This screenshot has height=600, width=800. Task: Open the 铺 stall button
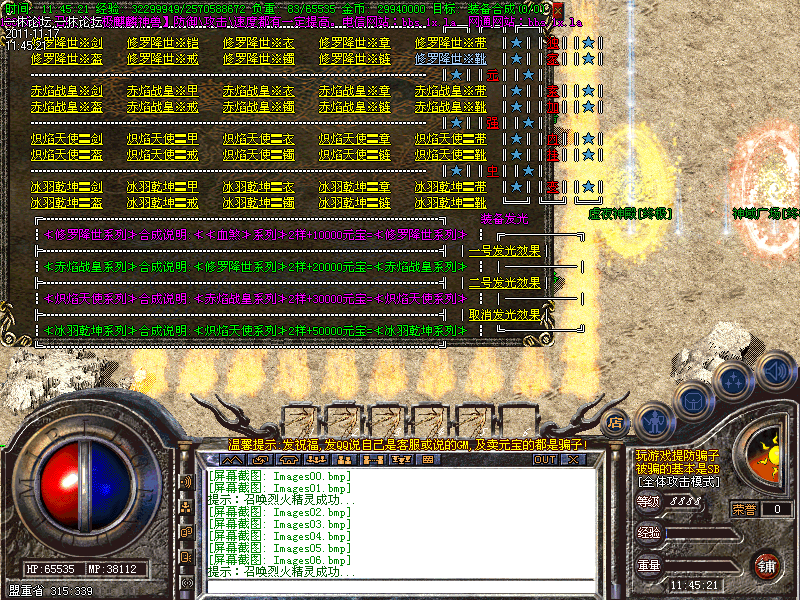click(766, 565)
